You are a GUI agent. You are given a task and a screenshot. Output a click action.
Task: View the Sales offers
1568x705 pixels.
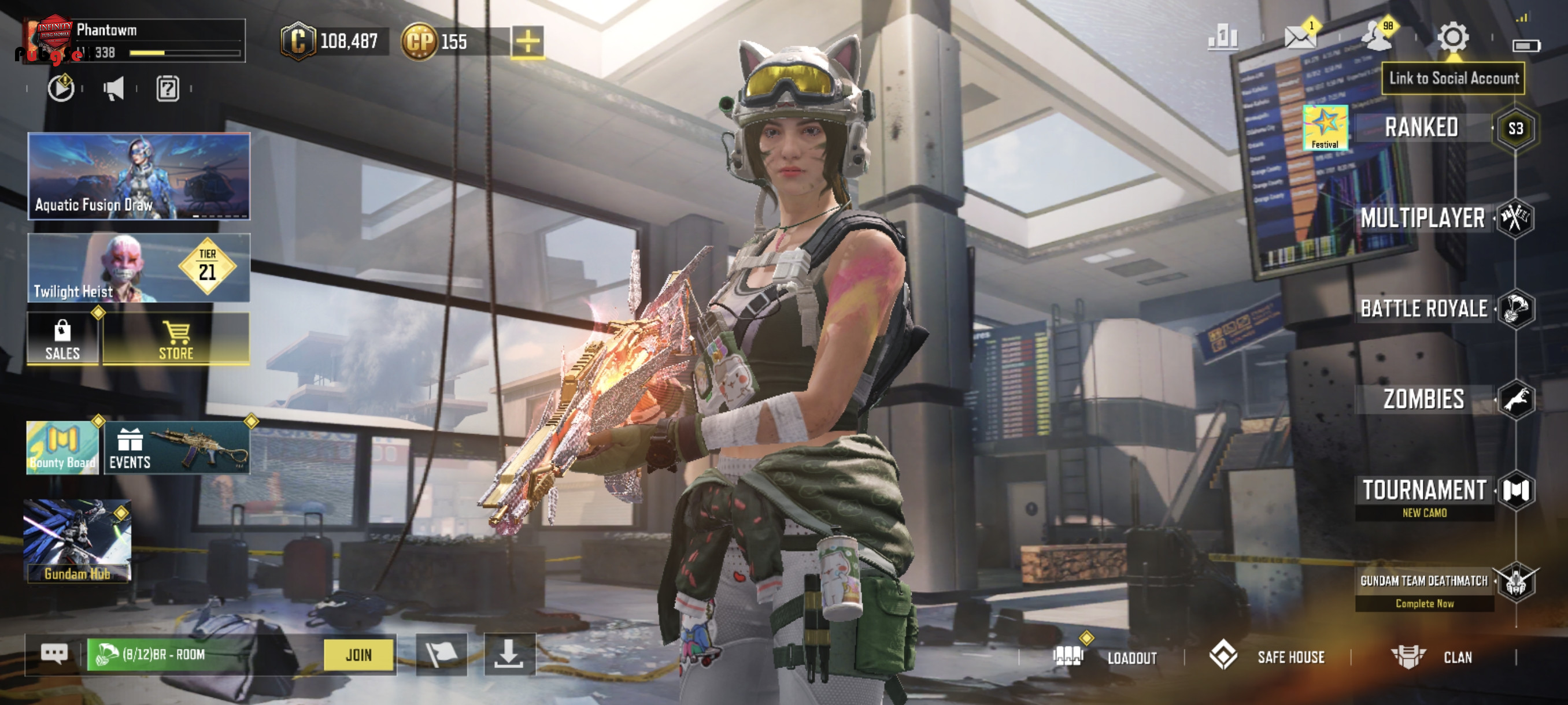click(x=62, y=339)
